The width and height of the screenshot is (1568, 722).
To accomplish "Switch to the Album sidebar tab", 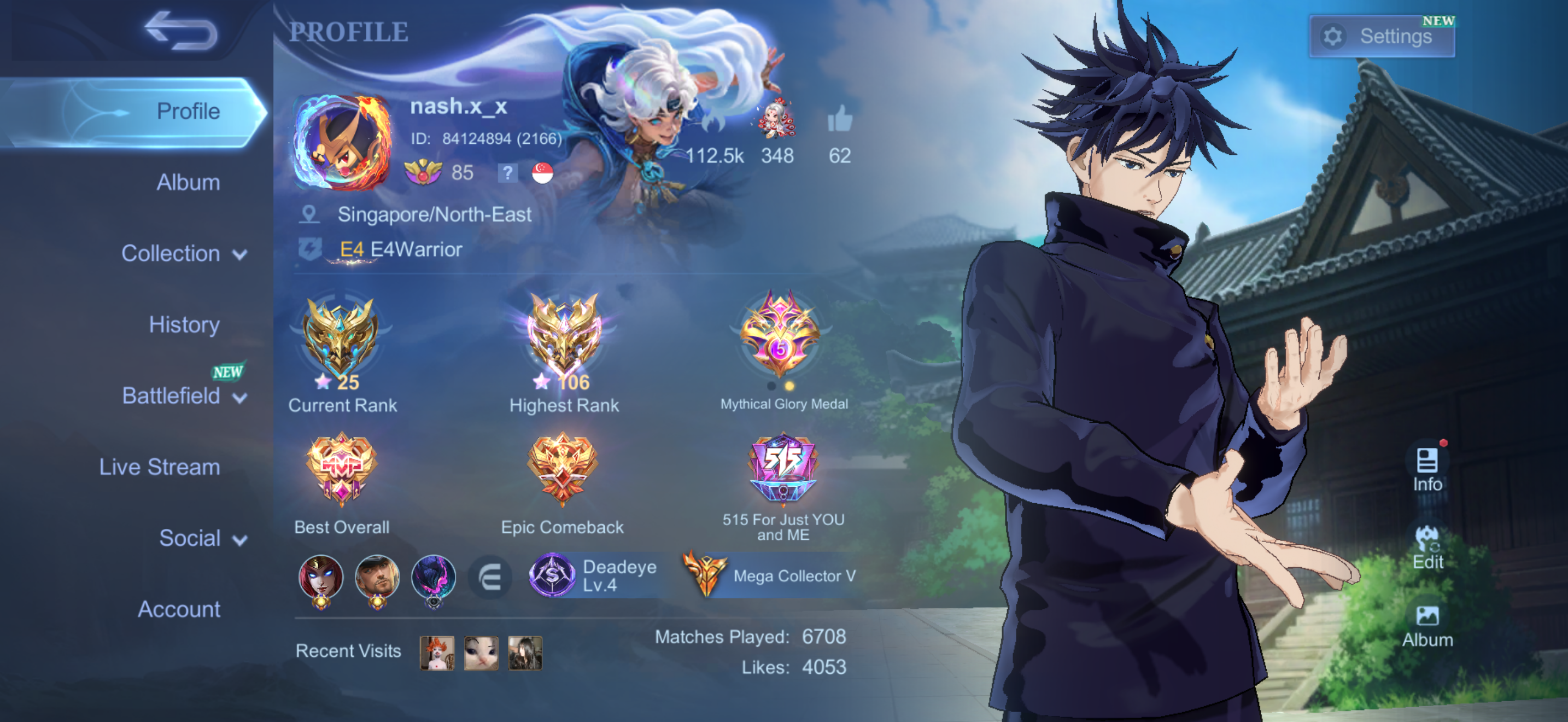I will (x=188, y=182).
